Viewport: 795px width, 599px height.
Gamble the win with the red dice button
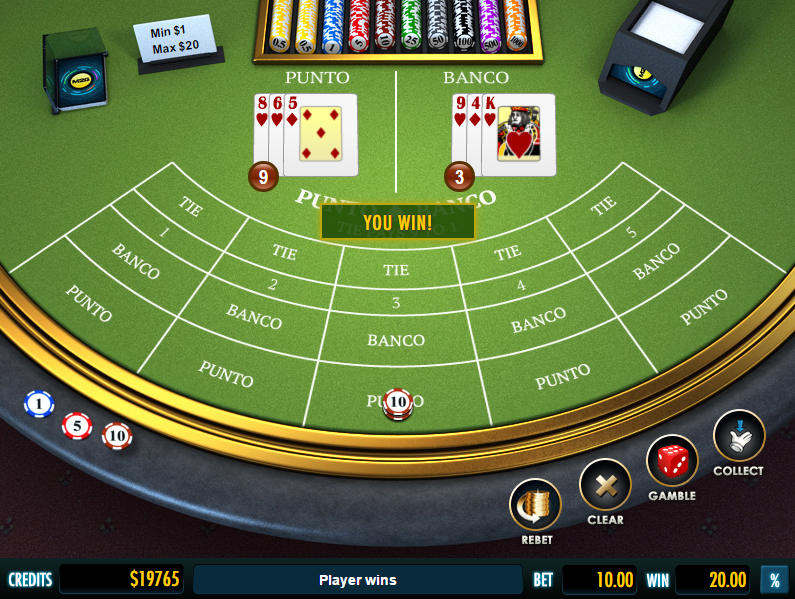click(x=671, y=461)
